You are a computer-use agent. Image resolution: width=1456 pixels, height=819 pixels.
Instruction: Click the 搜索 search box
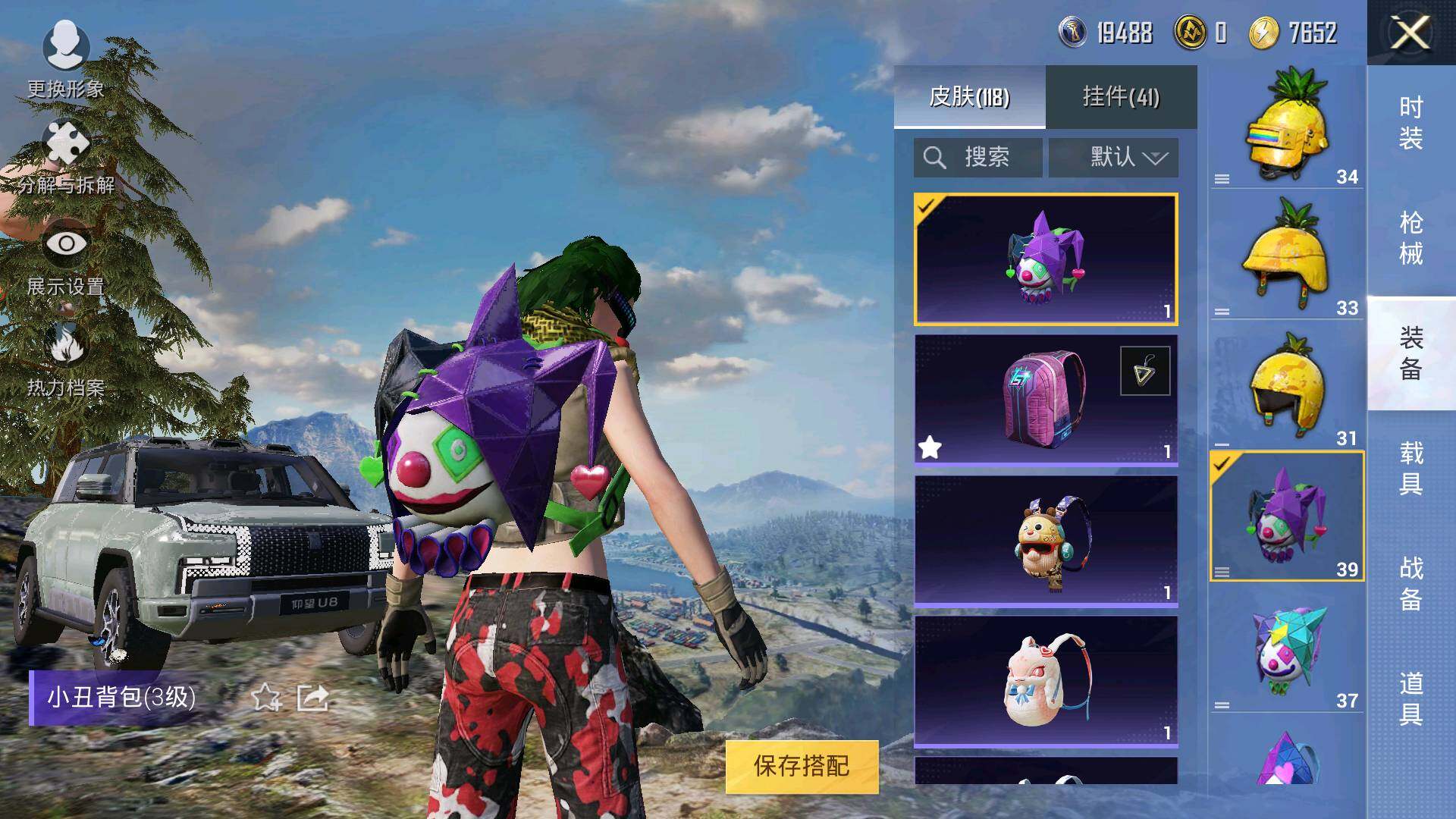(978, 158)
